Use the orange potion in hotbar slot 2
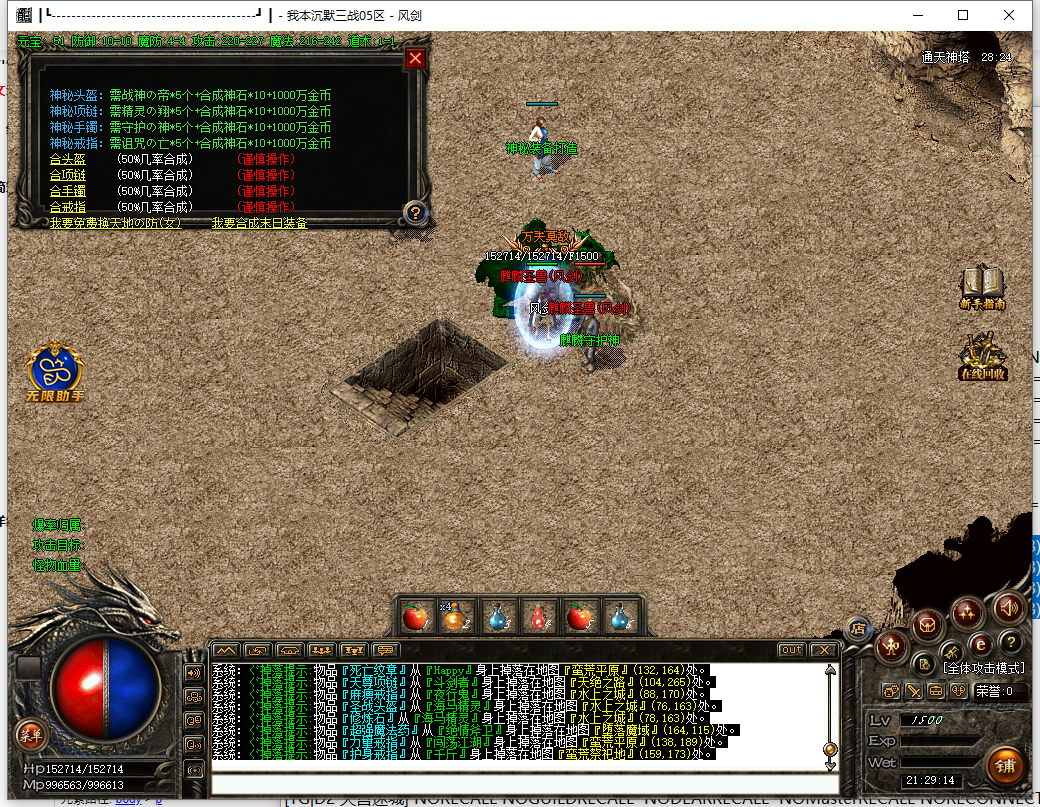1040x807 pixels. click(456, 617)
